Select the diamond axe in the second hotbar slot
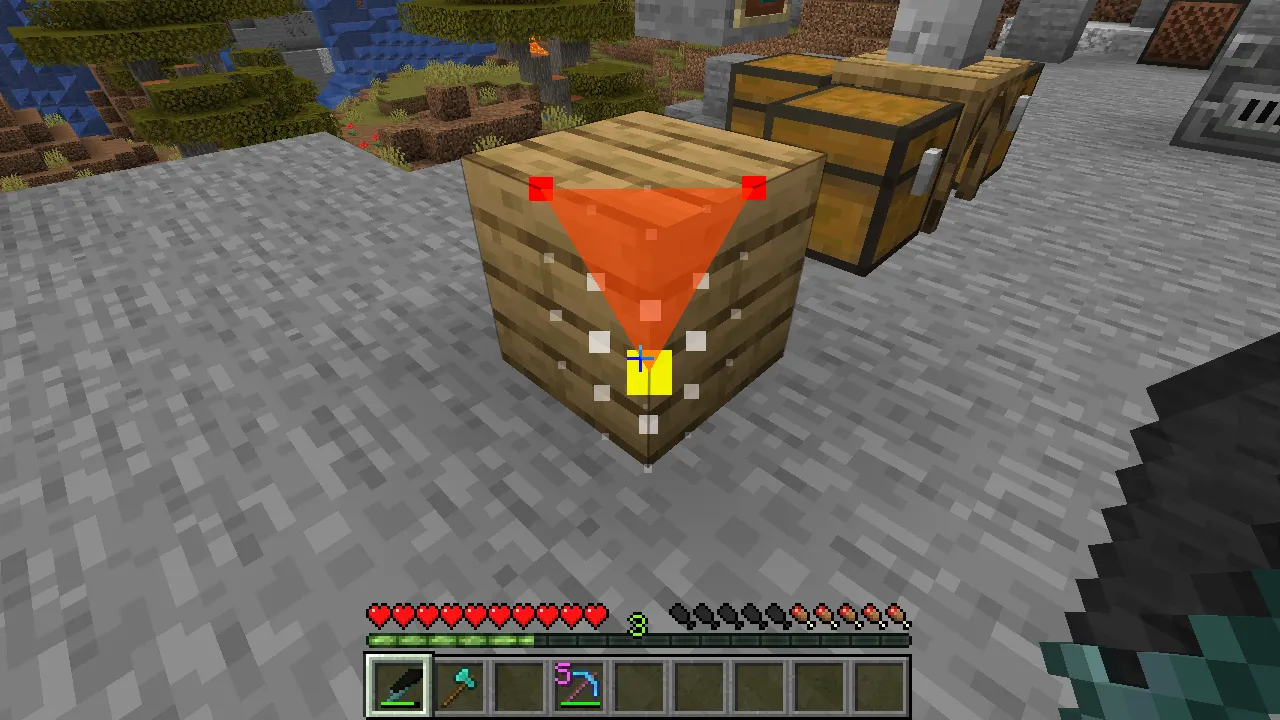The height and width of the screenshot is (720, 1280). coord(458,684)
